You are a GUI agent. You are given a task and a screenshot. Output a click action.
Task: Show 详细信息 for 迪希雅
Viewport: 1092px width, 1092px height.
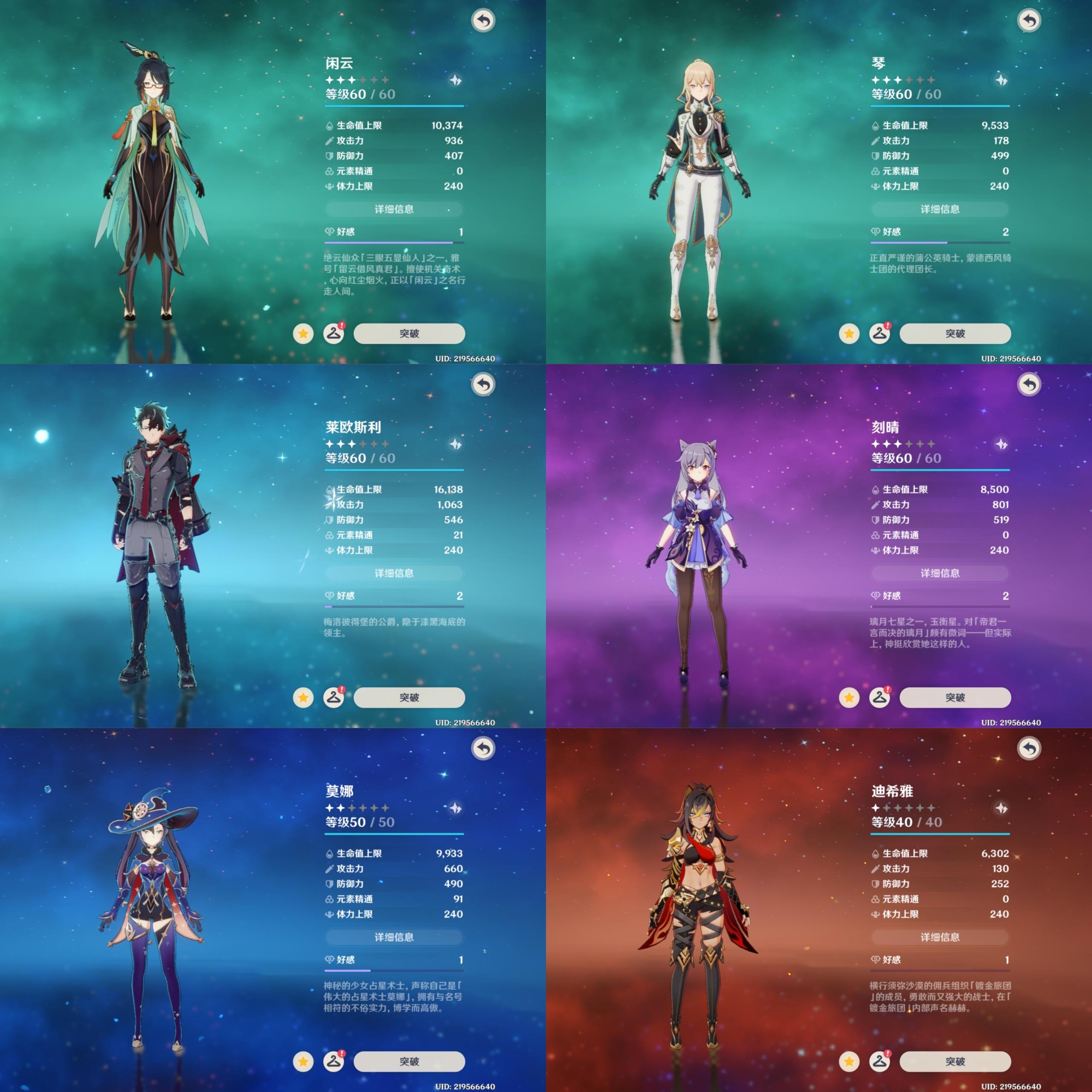(x=940, y=937)
